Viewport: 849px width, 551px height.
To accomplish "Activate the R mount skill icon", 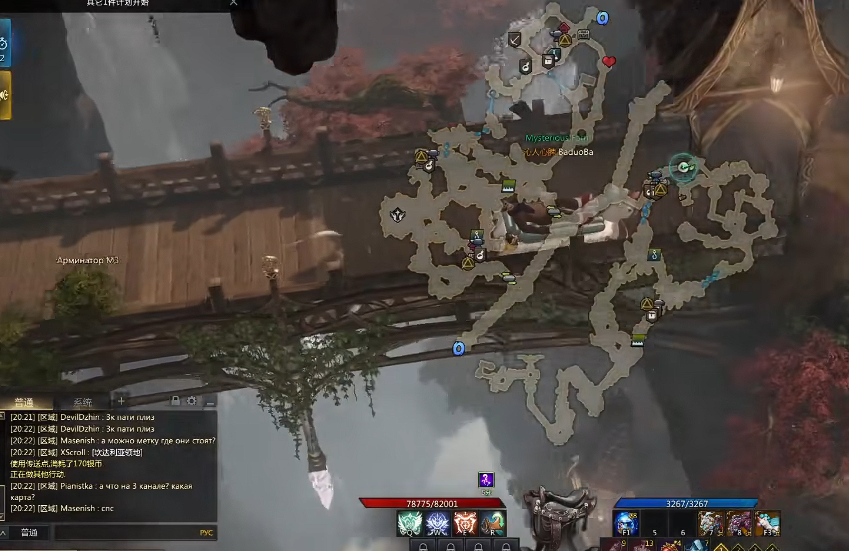I will (x=493, y=523).
